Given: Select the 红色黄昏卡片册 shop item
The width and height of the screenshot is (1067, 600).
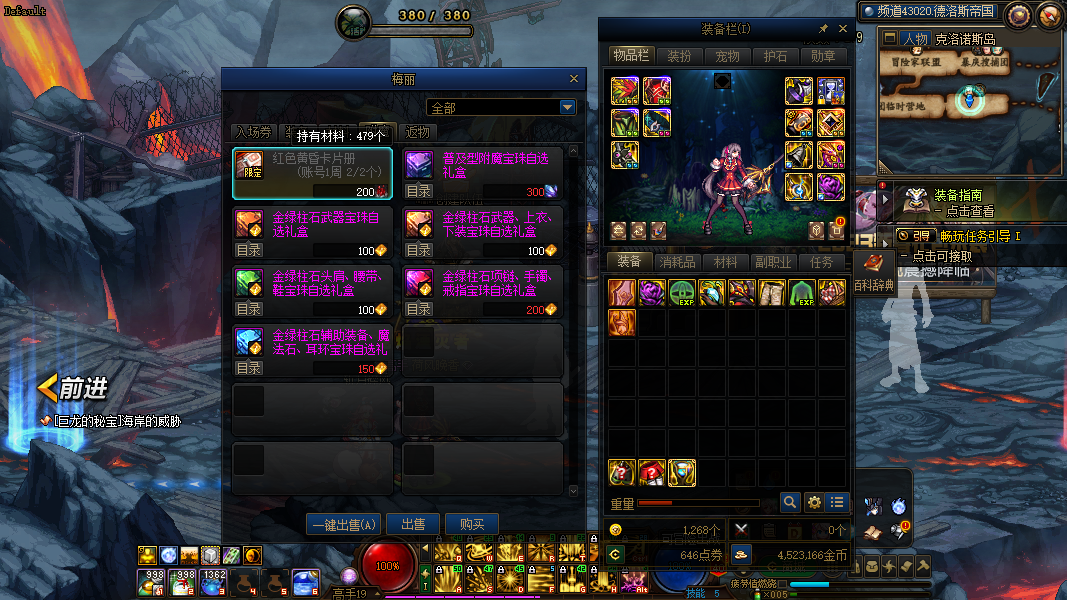Looking at the screenshot, I should tap(312, 173).
